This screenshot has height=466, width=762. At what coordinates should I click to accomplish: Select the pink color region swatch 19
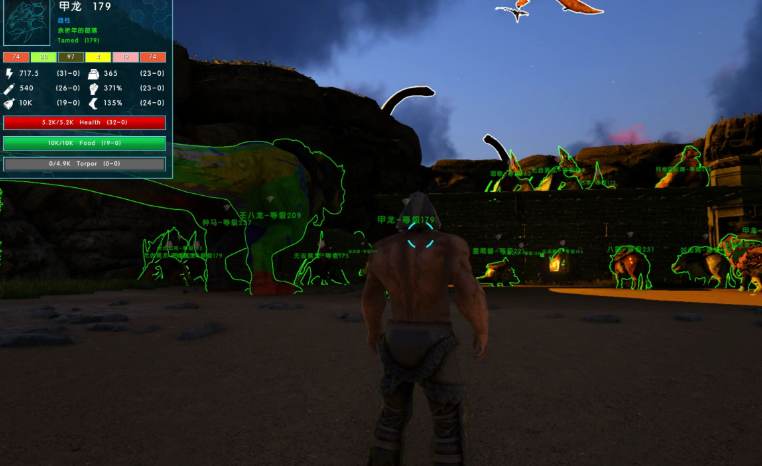[x=125, y=57]
